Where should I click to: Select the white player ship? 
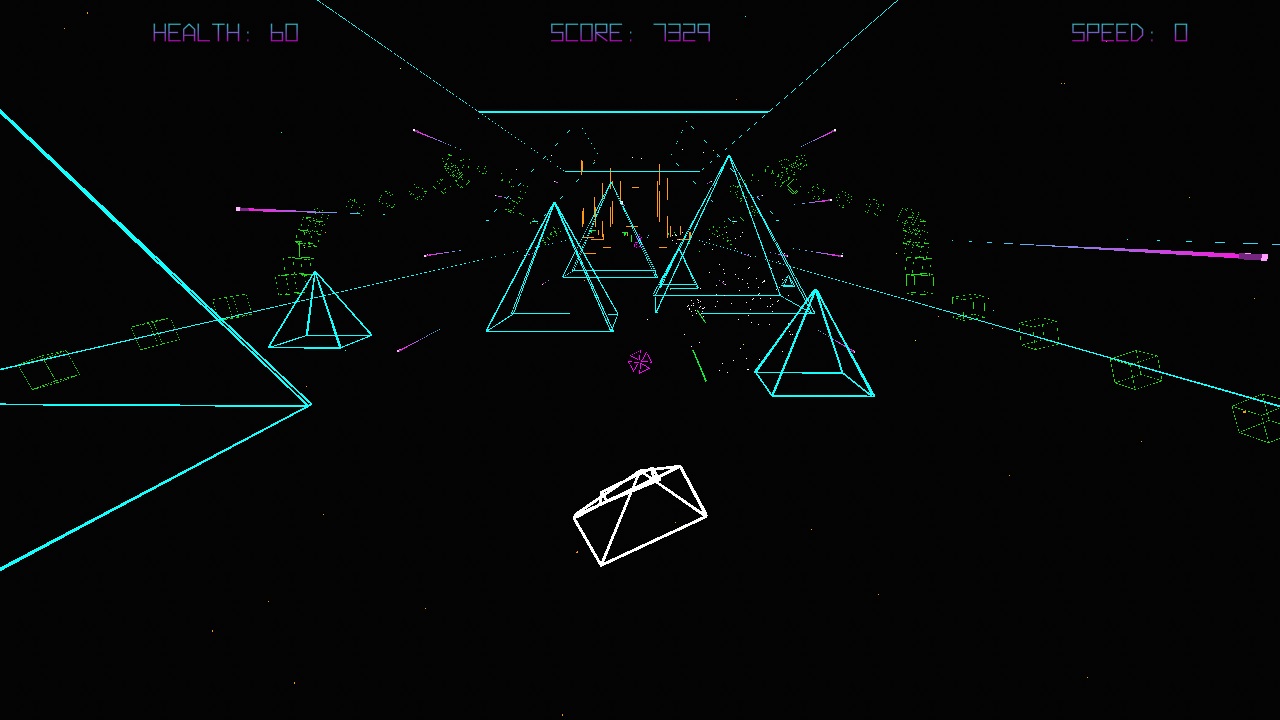tap(640, 515)
